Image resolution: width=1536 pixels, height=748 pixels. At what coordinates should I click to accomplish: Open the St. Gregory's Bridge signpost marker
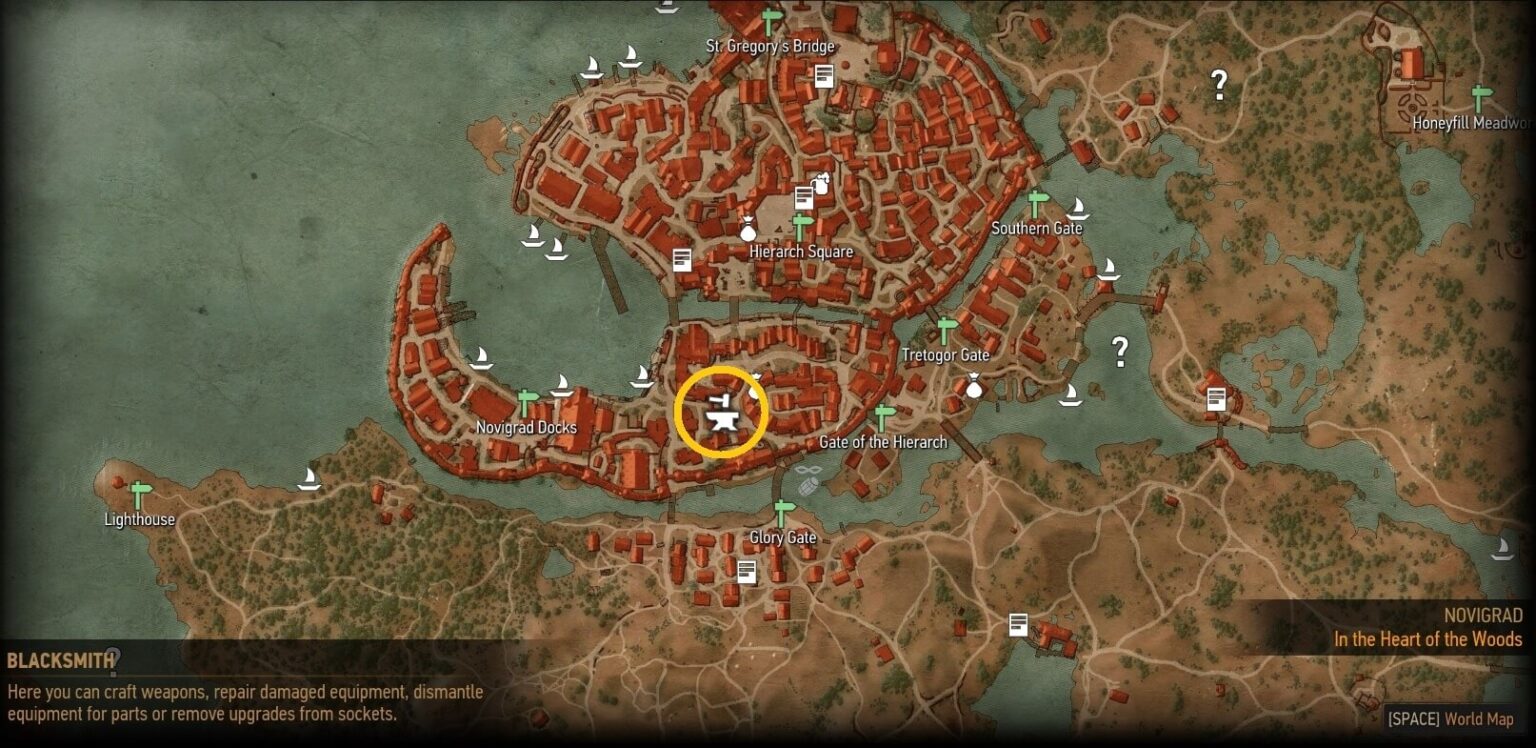point(768,20)
